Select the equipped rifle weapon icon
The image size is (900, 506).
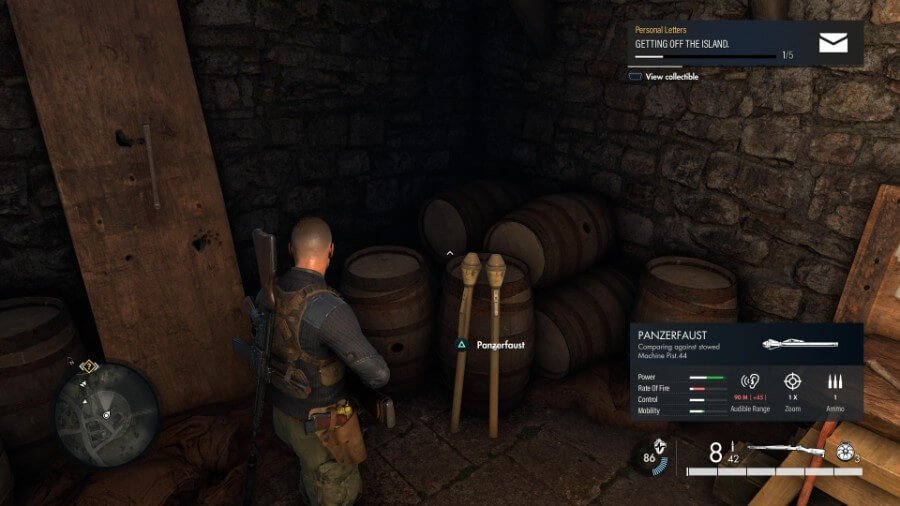pos(786,450)
